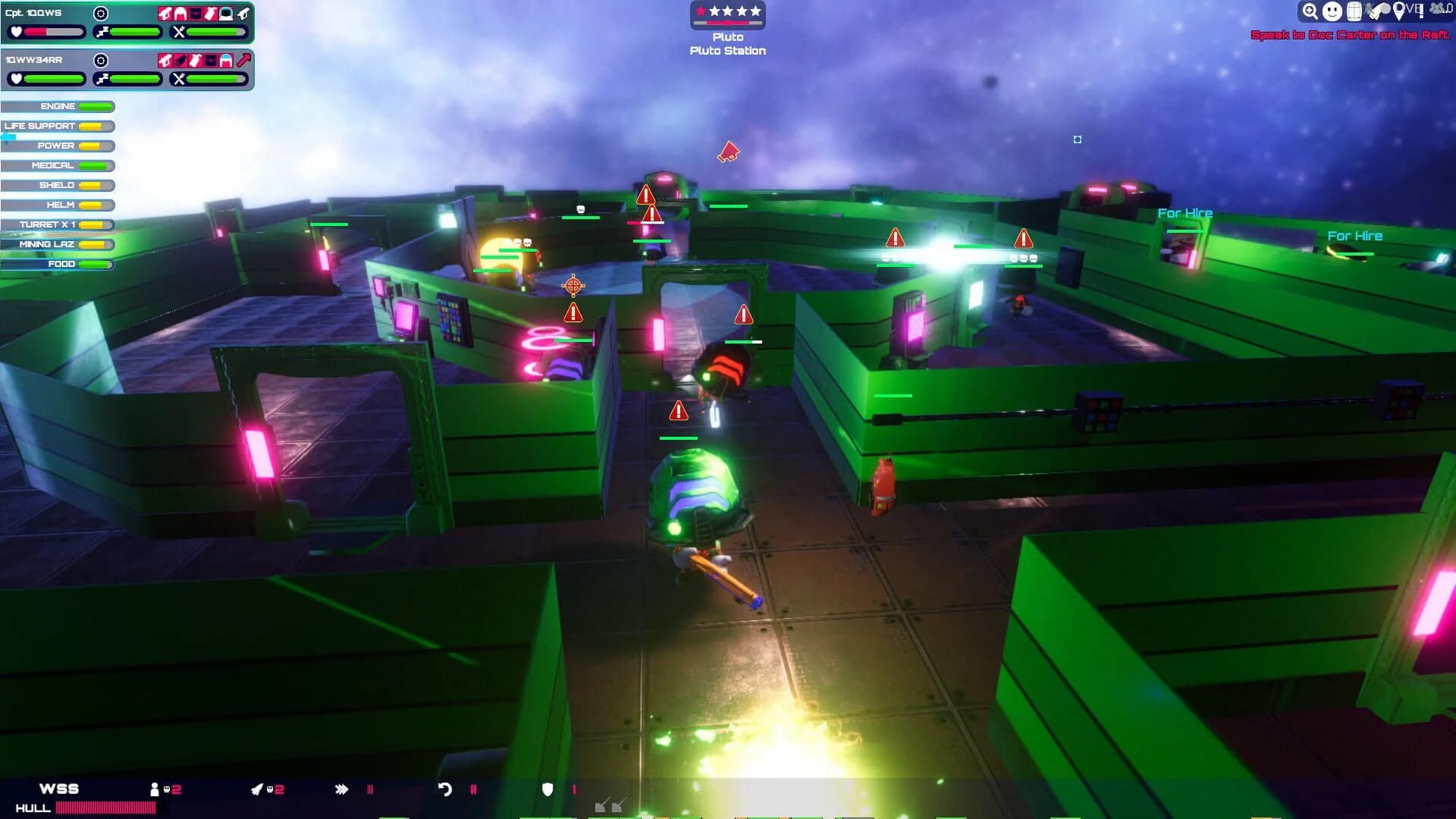Expand the ENGINE system entry
1456x819 pixels.
point(58,106)
